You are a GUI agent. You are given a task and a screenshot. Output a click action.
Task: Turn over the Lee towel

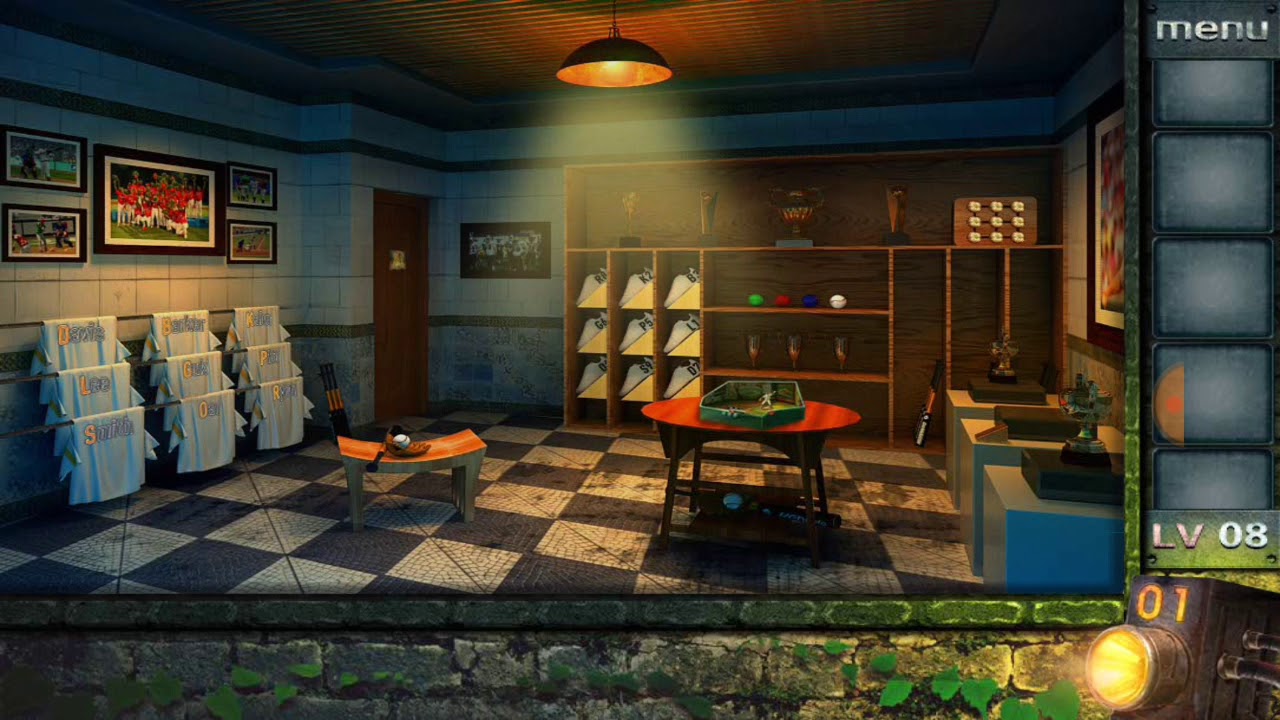92,382
